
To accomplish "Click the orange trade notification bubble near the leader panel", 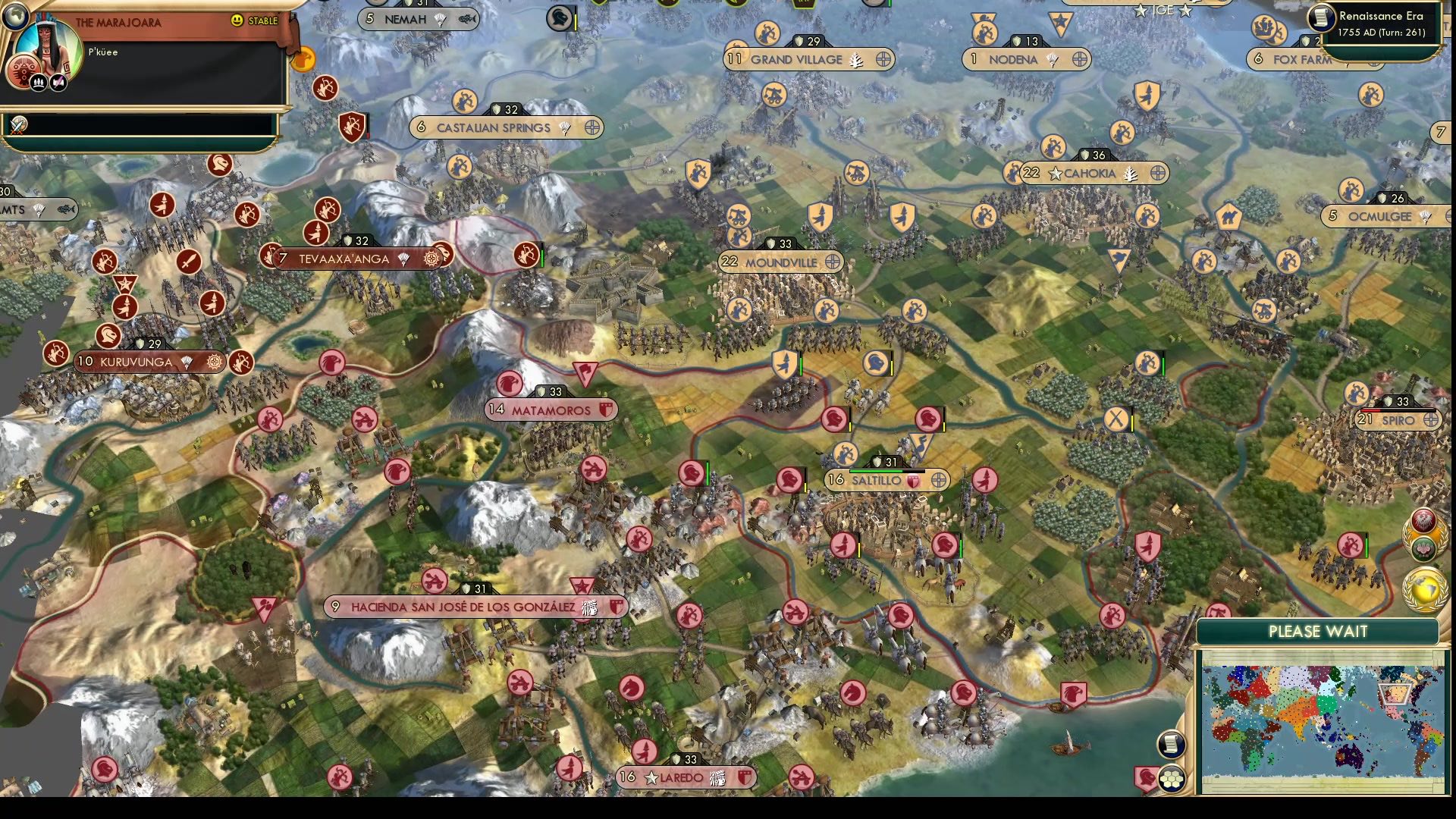I will point(304,59).
